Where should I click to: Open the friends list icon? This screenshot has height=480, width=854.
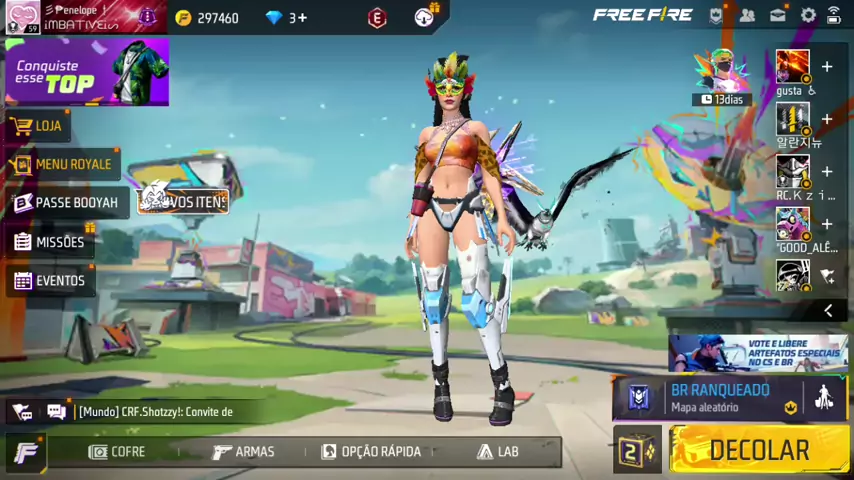(747, 15)
